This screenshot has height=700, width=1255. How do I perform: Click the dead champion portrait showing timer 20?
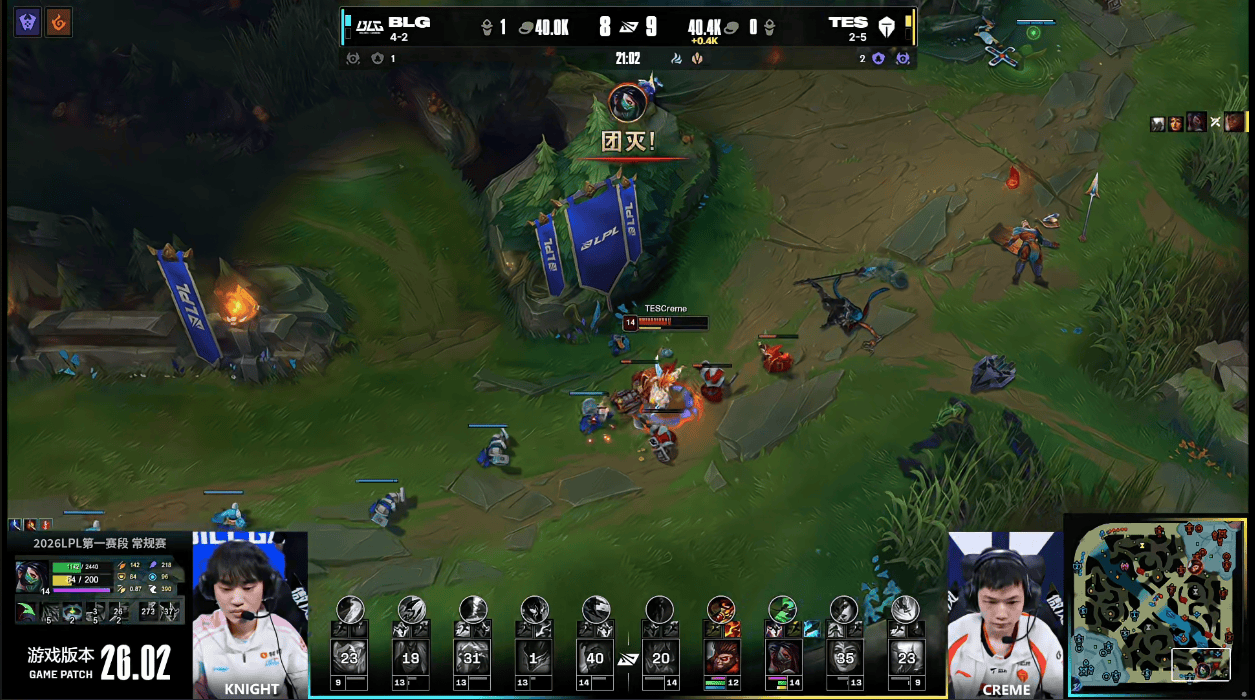659,658
